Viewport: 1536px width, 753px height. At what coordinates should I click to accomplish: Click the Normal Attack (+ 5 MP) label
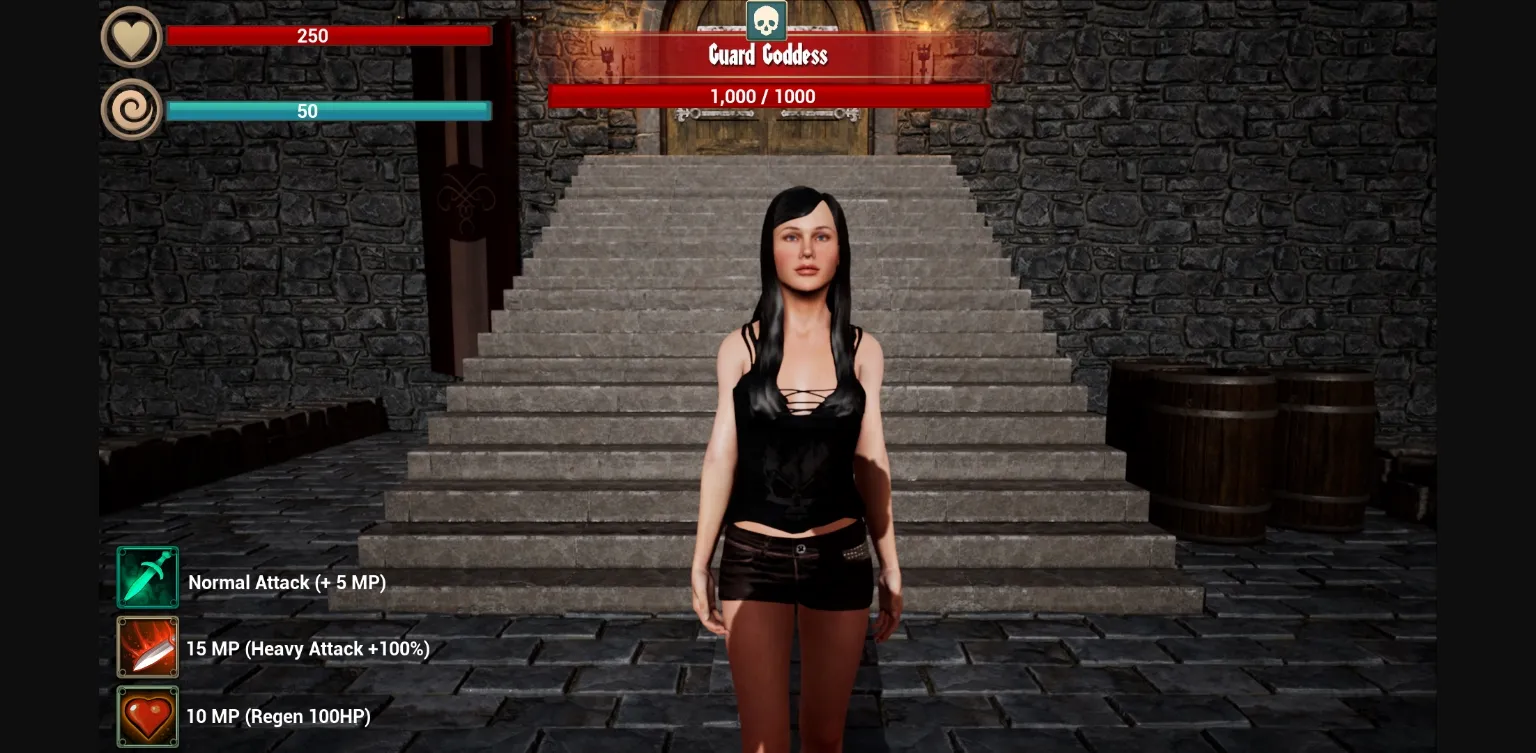point(287,582)
